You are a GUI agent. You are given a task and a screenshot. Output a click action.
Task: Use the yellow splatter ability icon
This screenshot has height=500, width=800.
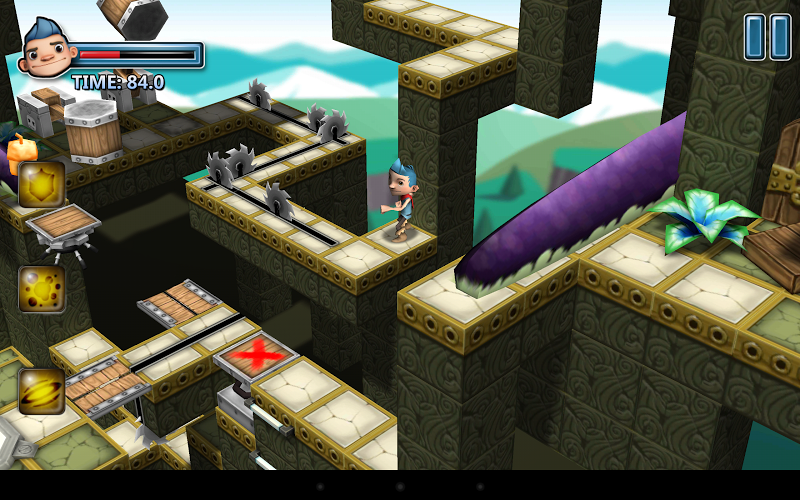(41, 289)
